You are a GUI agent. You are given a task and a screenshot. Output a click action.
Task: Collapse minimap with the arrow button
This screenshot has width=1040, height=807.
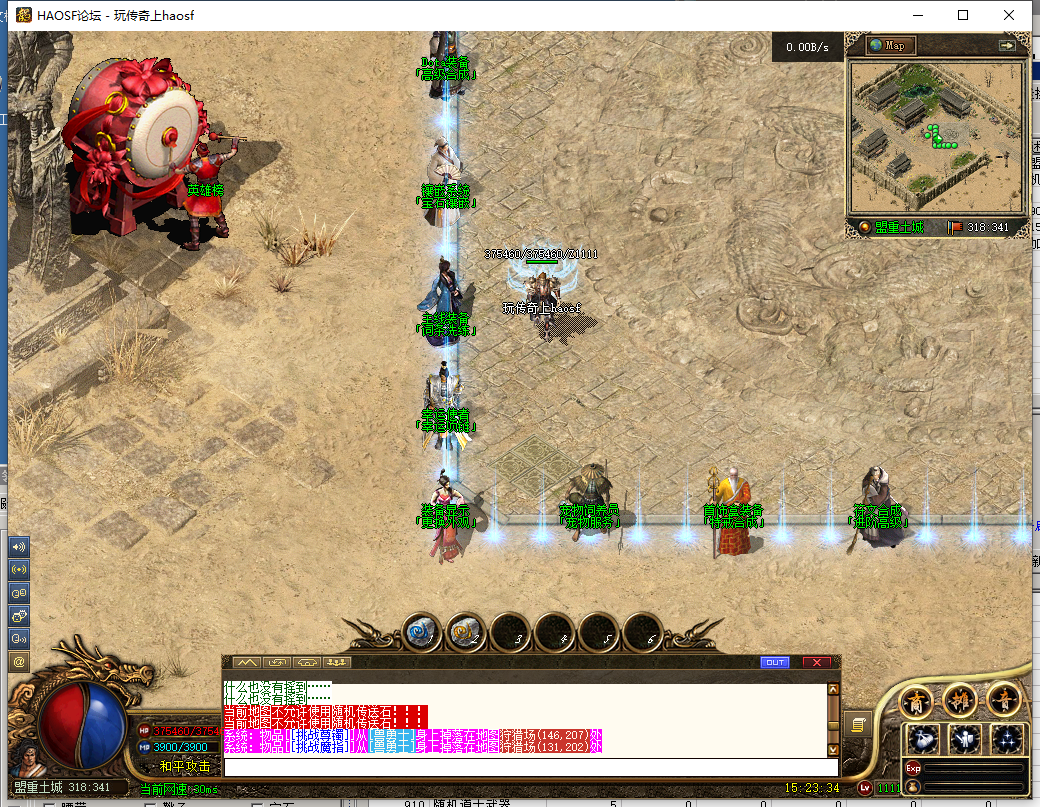(x=1007, y=45)
